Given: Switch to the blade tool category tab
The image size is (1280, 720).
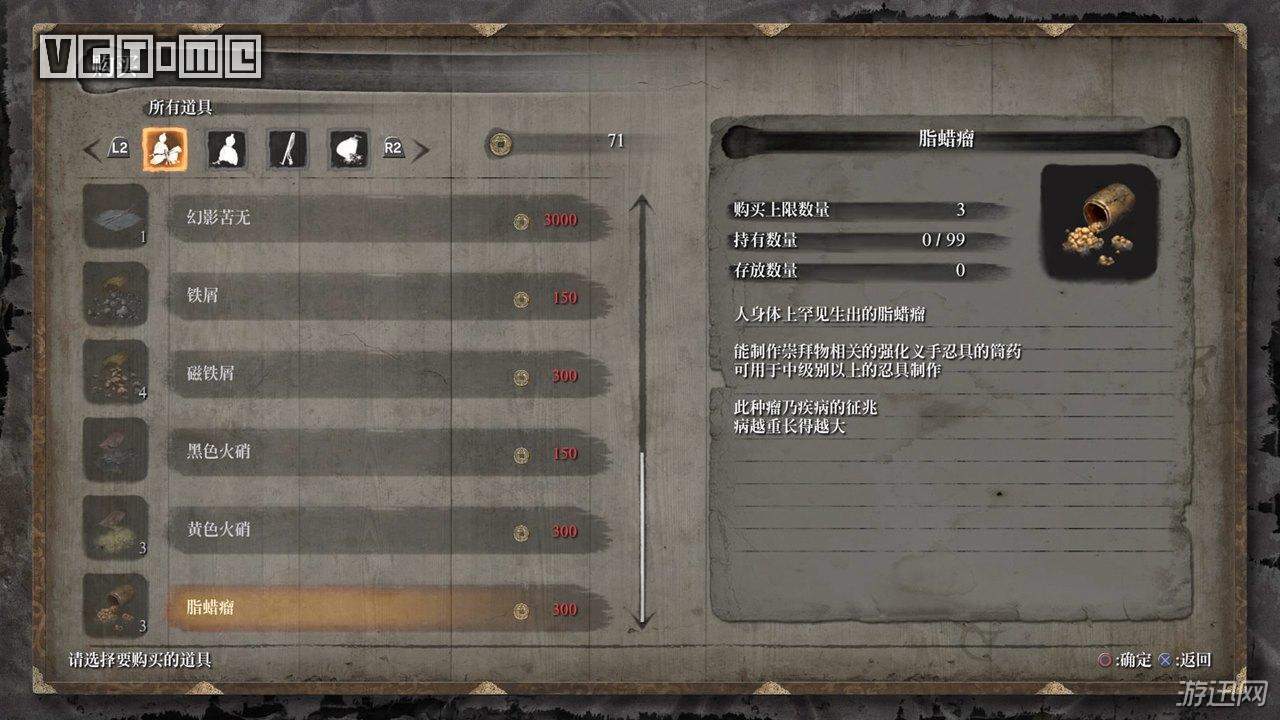Looking at the screenshot, I should click(x=287, y=150).
